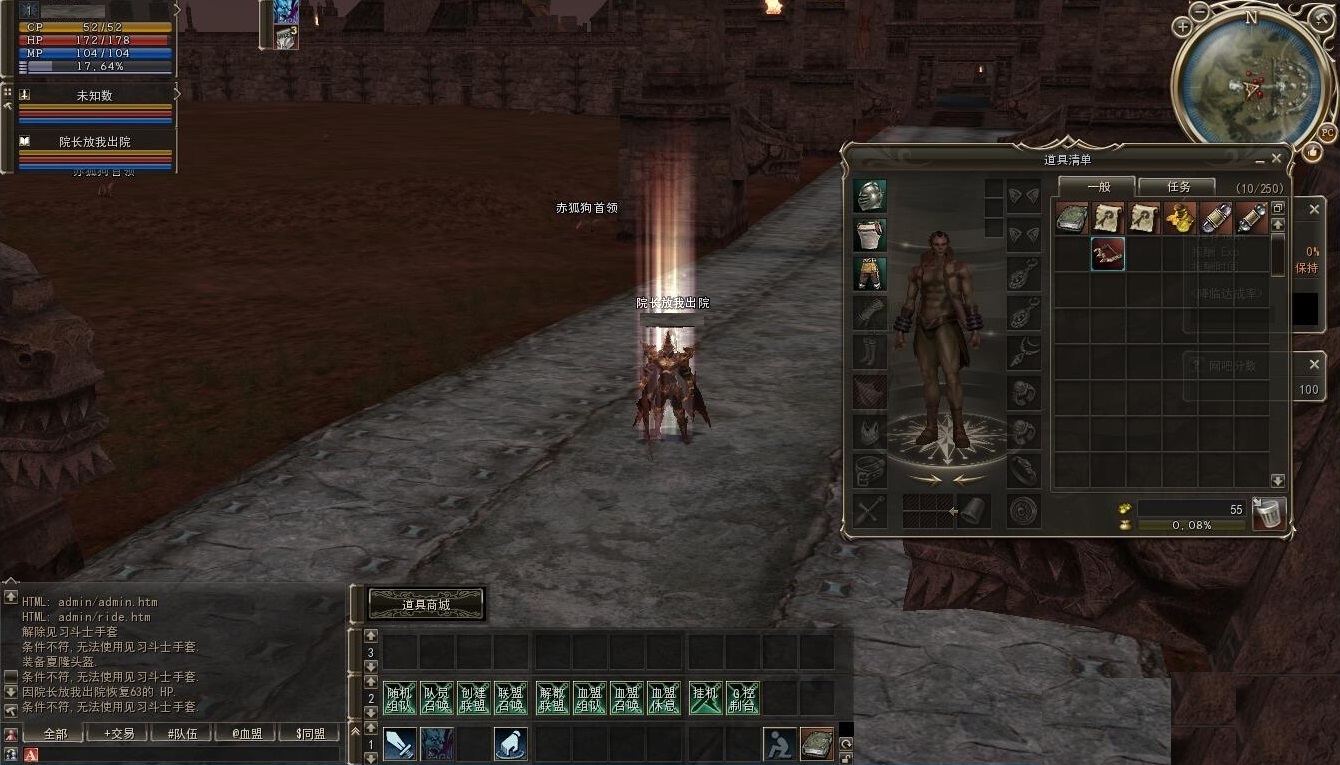Trigger the 挂机 auto-play macro
This screenshot has height=765, width=1340.
(705, 698)
